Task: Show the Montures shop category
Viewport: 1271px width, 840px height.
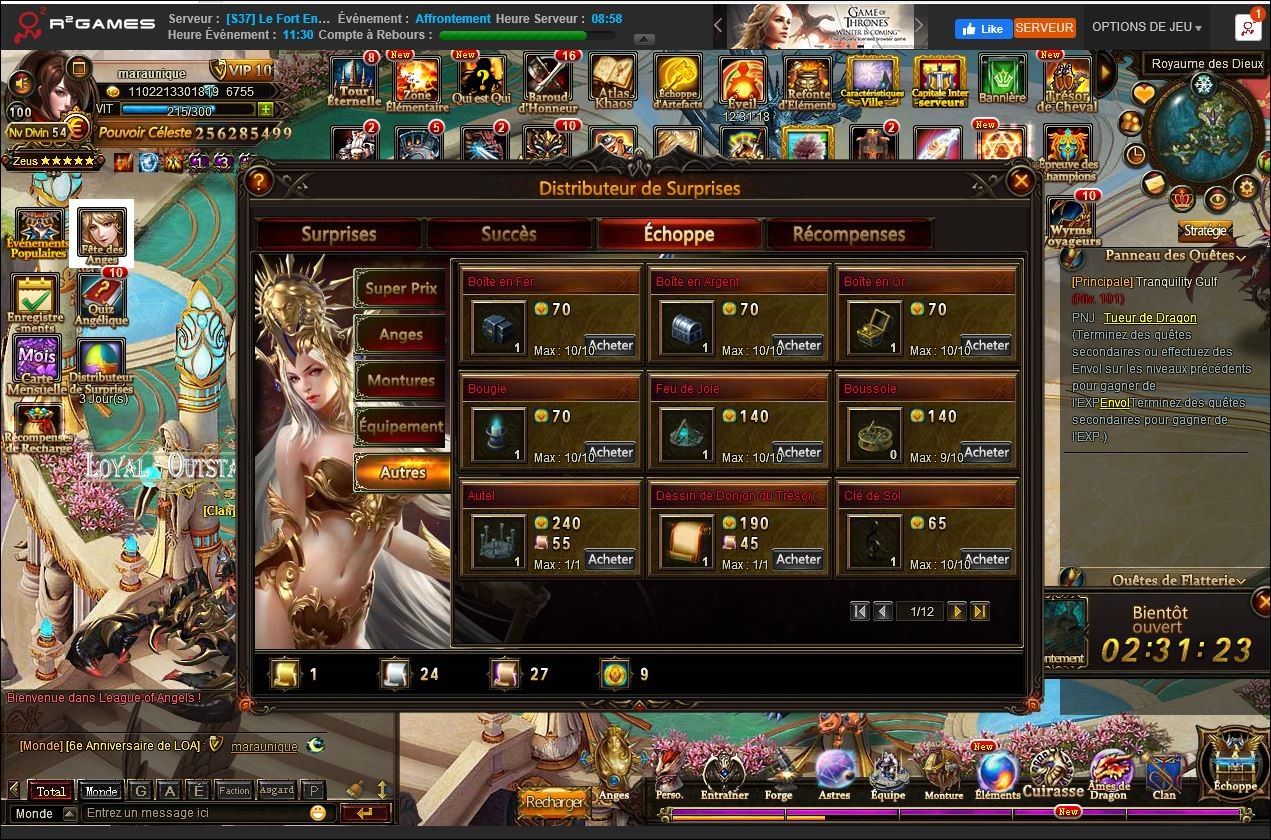Action: 400,380
